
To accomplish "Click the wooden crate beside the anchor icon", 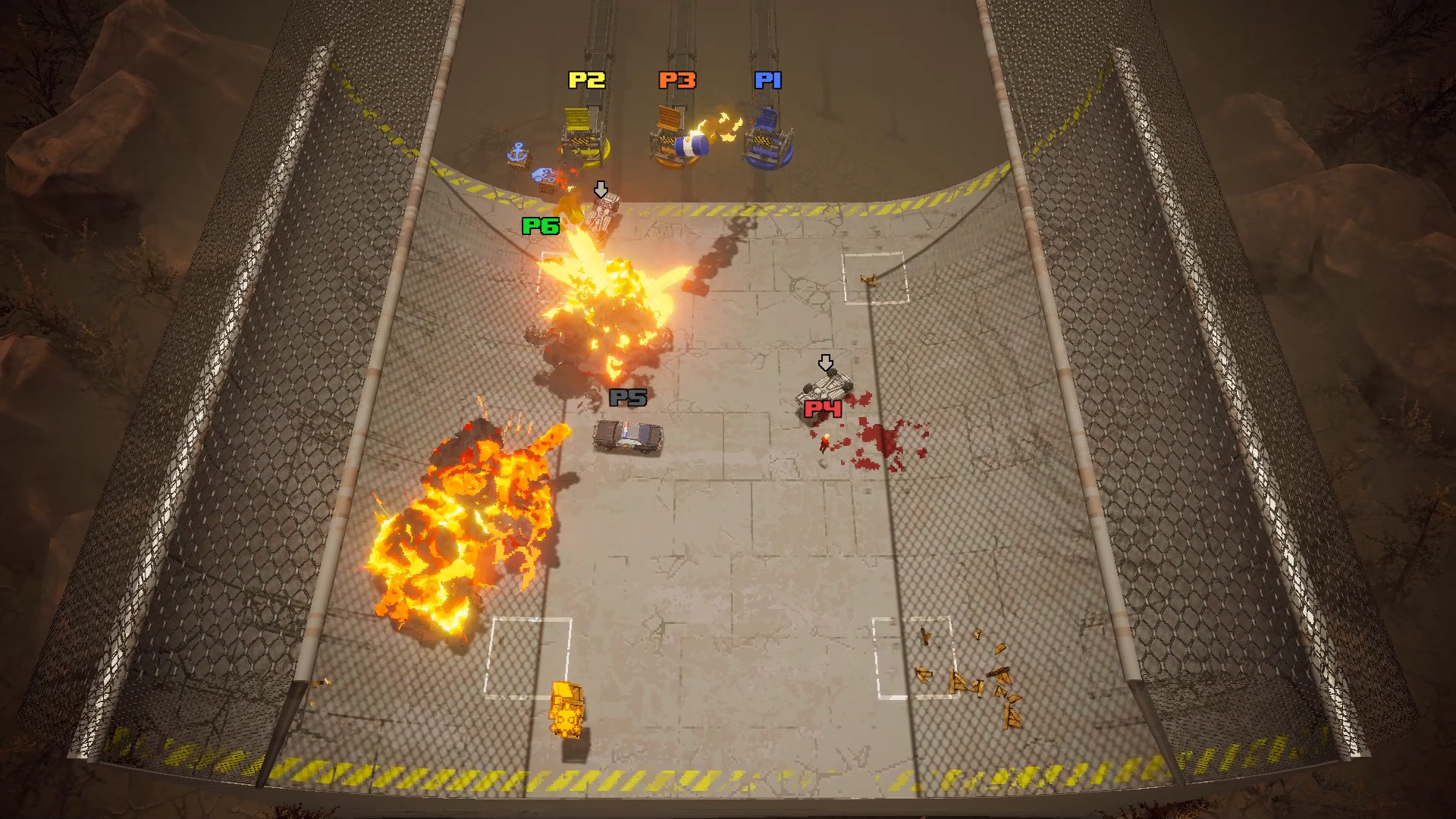I will point(520,165).
